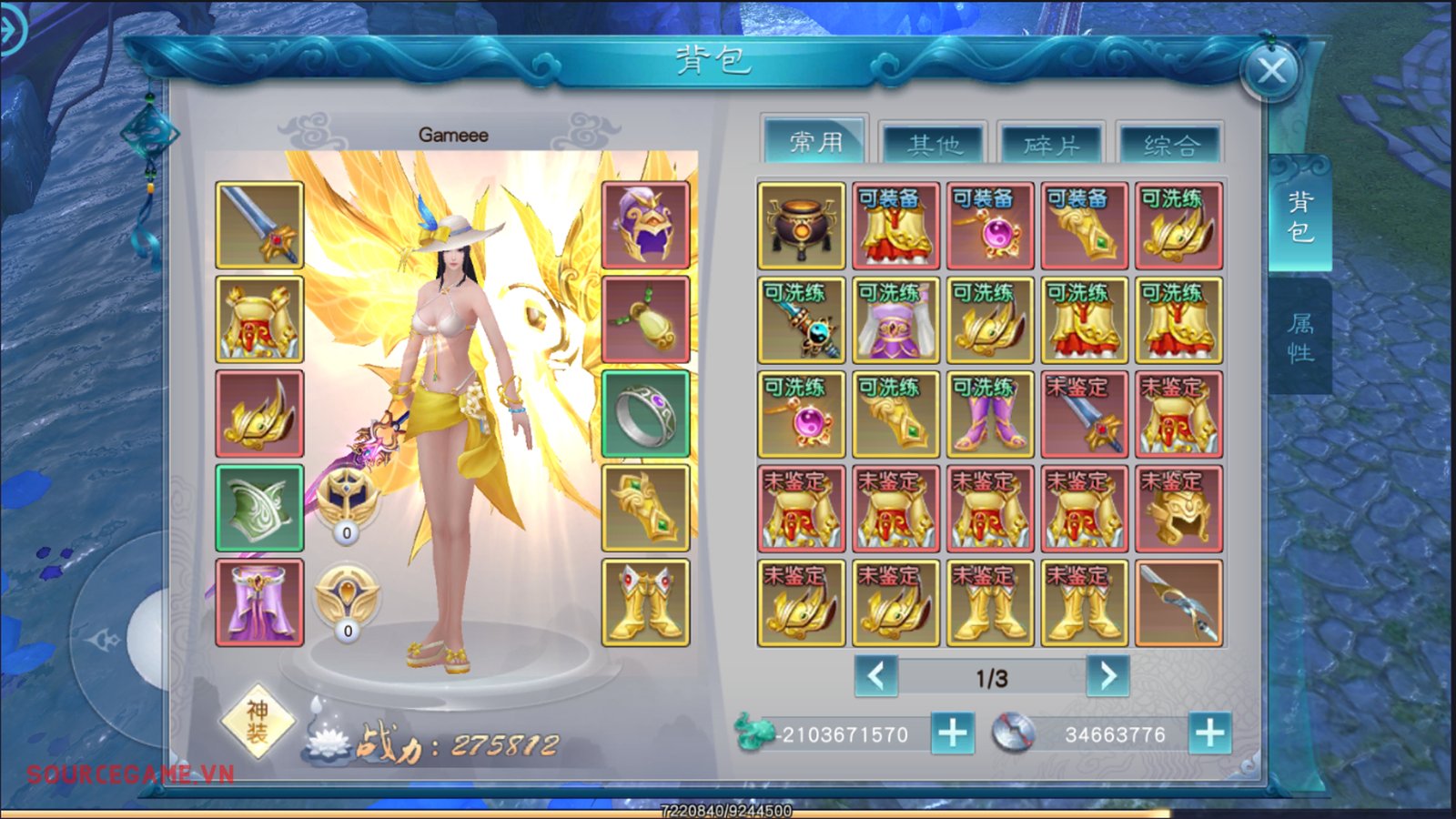Go to the previous inventory page
Screen dimensions: 1456x819
(876, 676)
